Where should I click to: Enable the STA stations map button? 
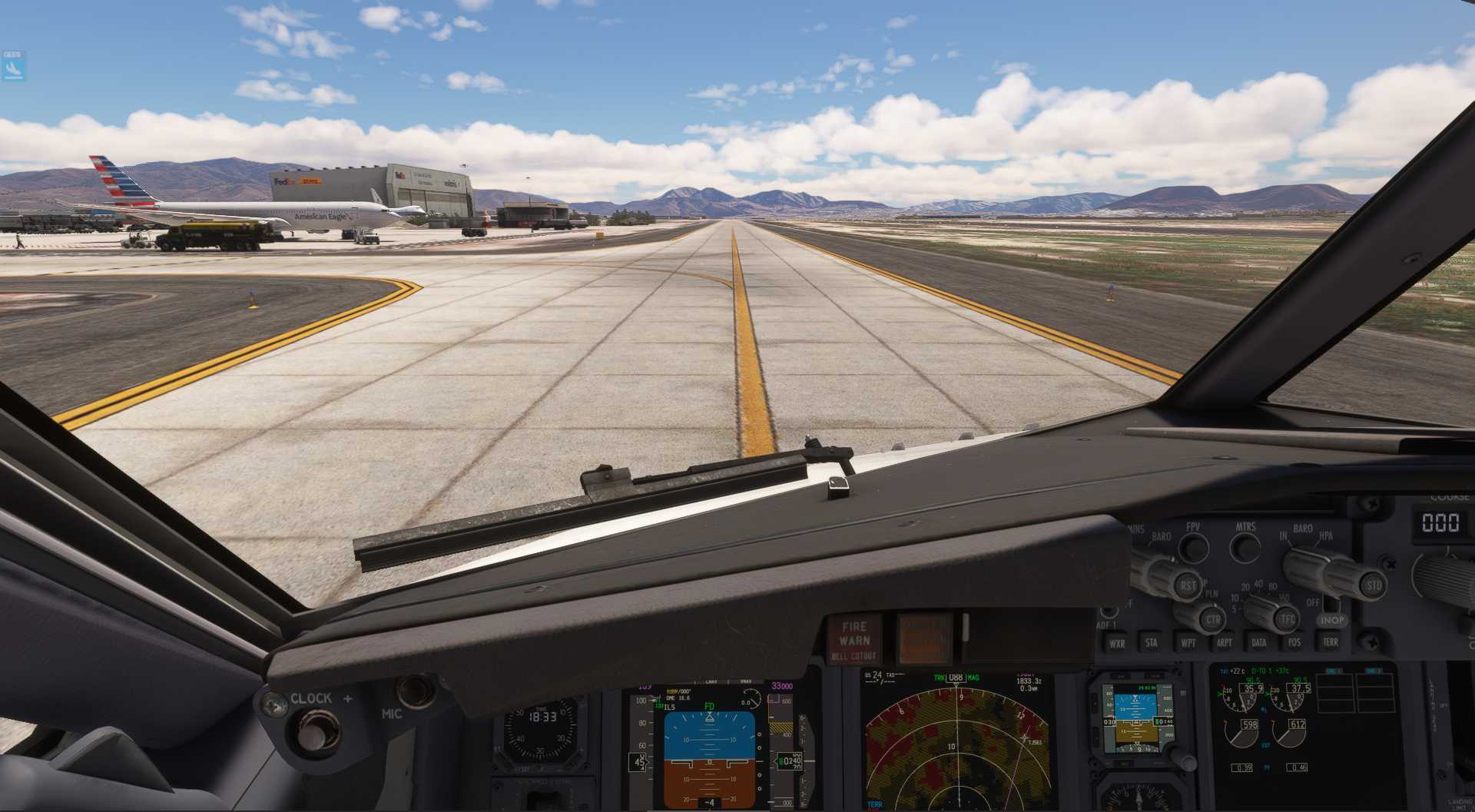pos(1152,642)
